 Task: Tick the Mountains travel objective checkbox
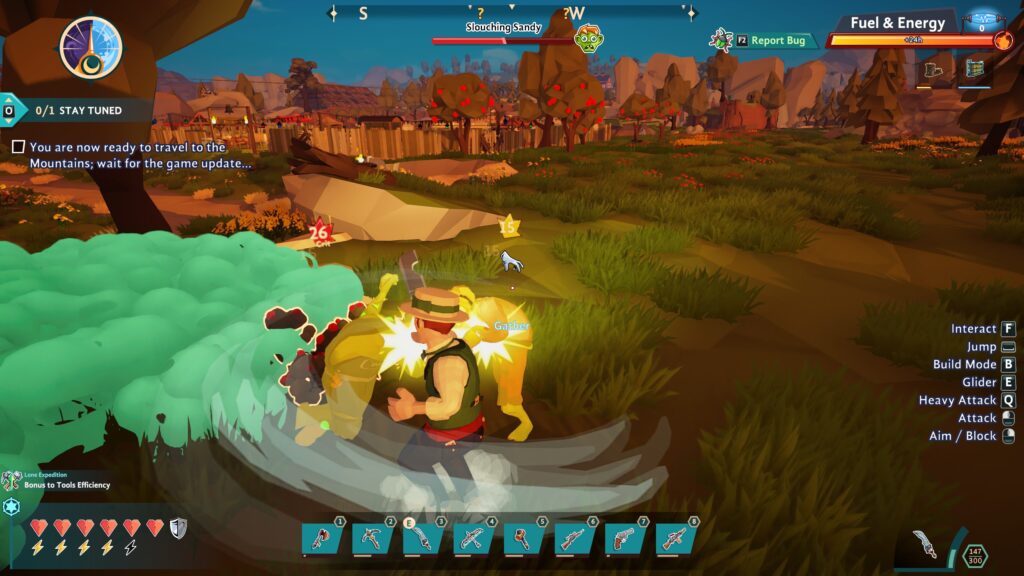[18, 147]
